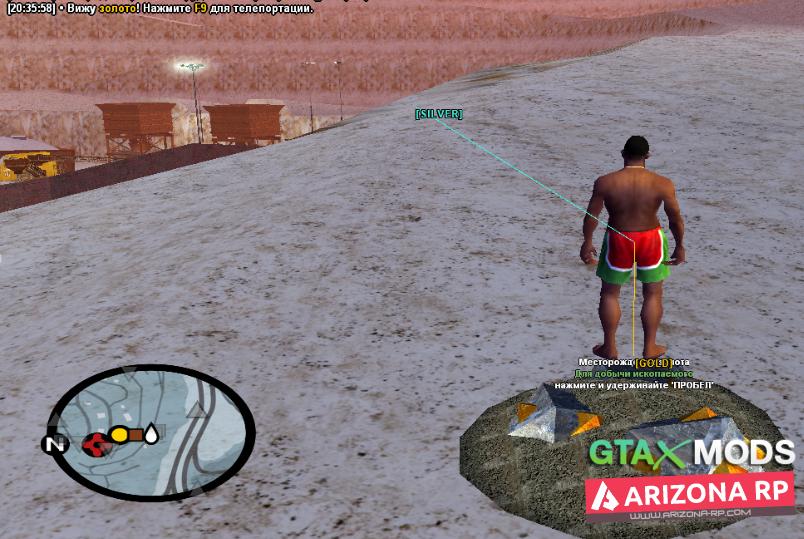Click the yellow circle marker on minimap
This screenshot has width=804, height=539.
click(119, 435)
